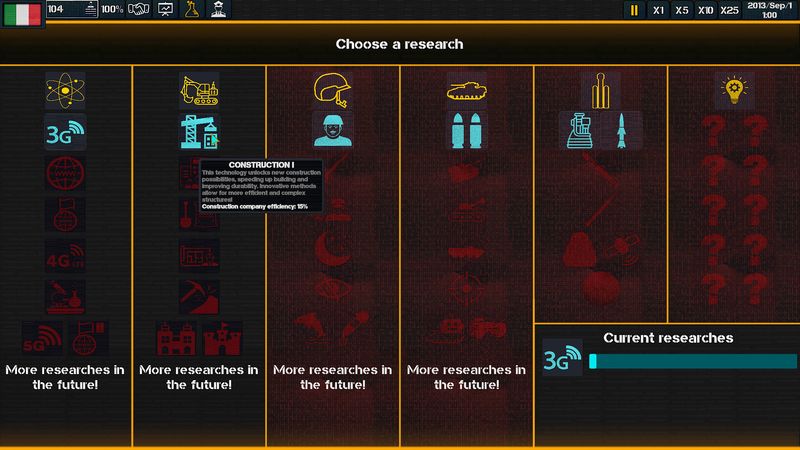Set game speed to X25
Screen dimensions: 800x450
coord(730,10)
